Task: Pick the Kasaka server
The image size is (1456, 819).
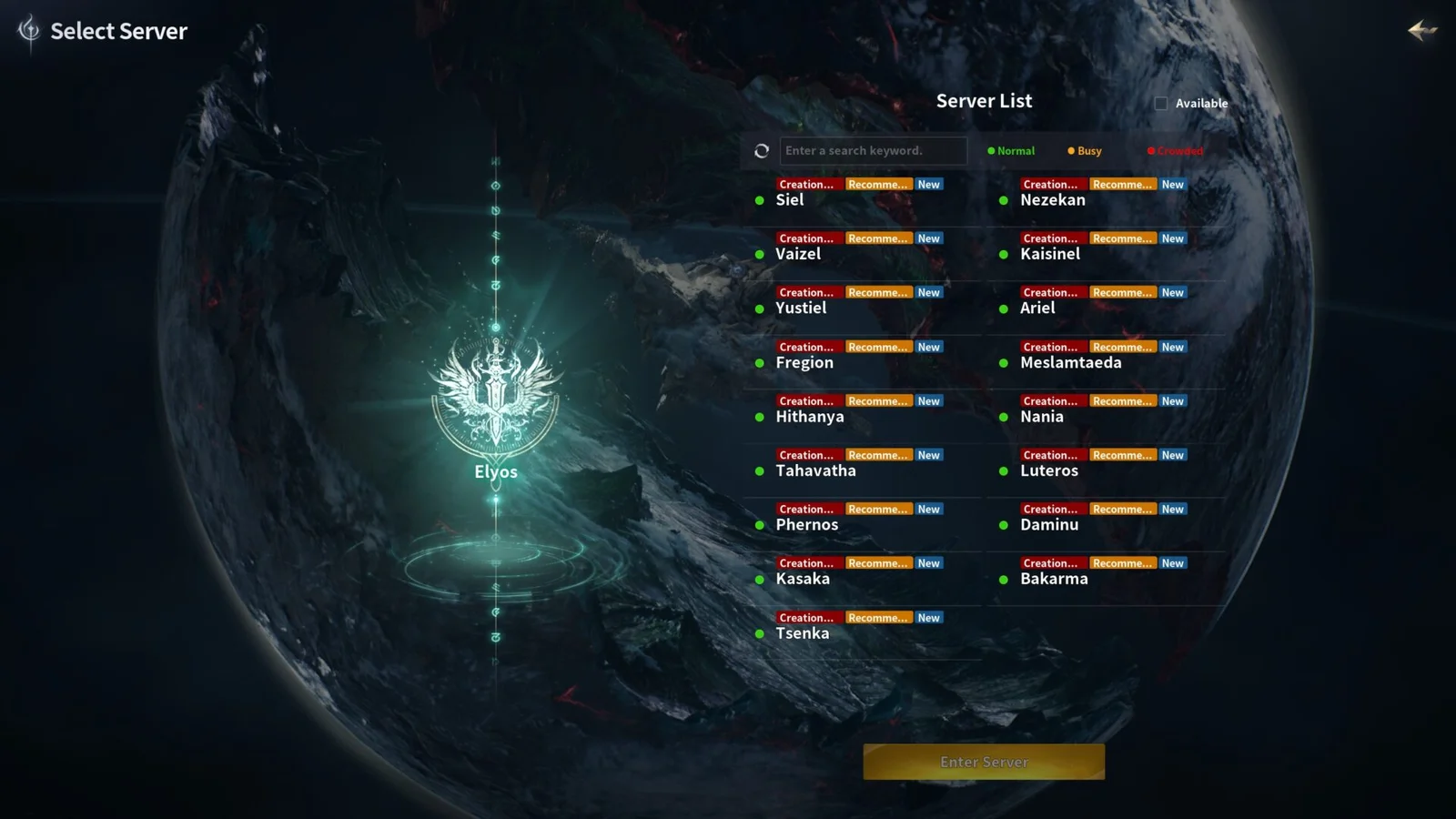Action: 803,579
